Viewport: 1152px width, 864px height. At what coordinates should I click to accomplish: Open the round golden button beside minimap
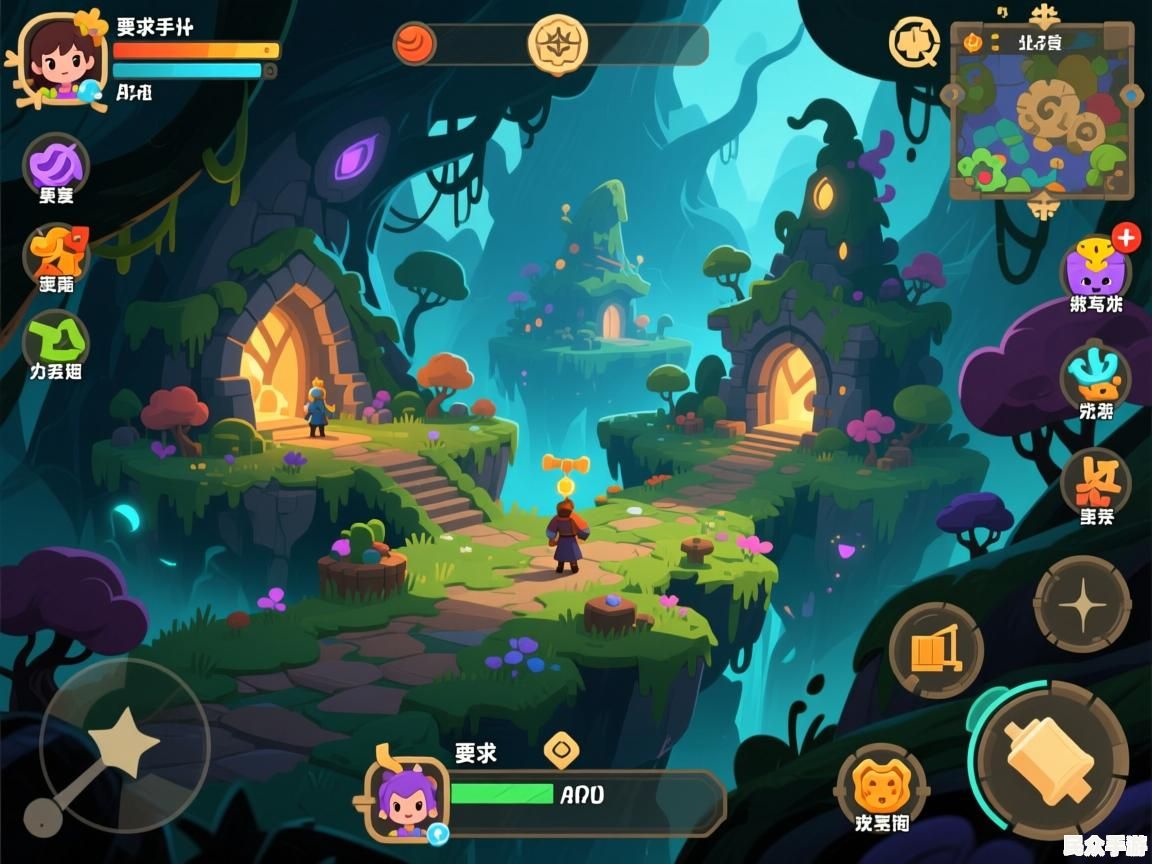pos(914,43)
